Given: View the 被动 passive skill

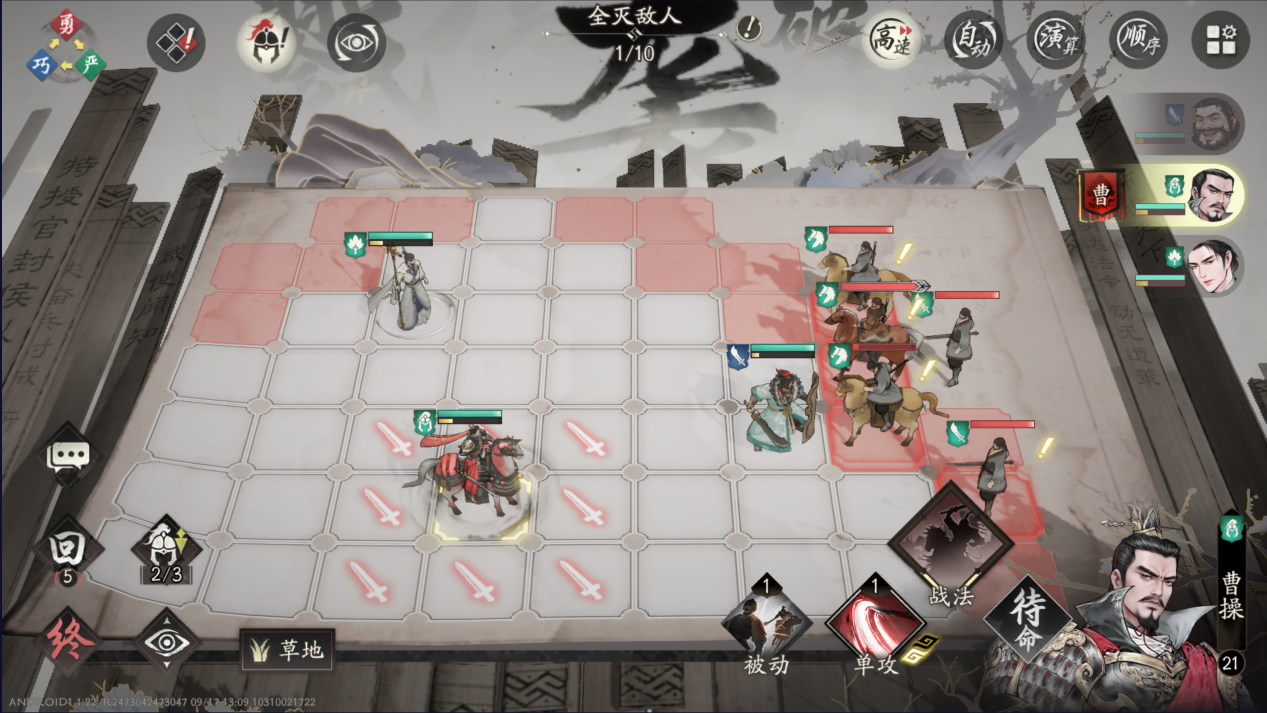Looking at the screenshot, I should 767,621.
